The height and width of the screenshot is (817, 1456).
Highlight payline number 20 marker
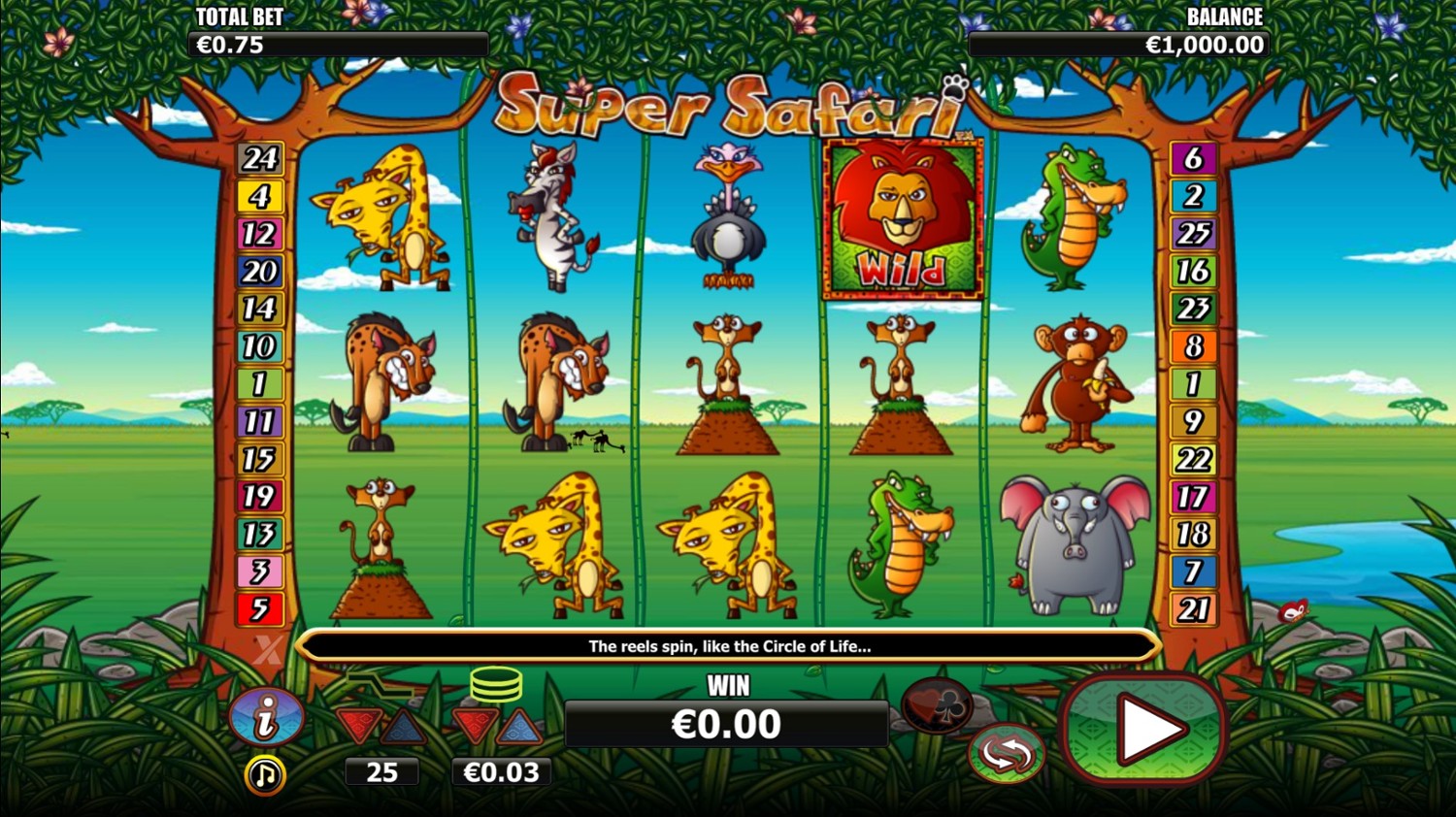coord(260,272)
